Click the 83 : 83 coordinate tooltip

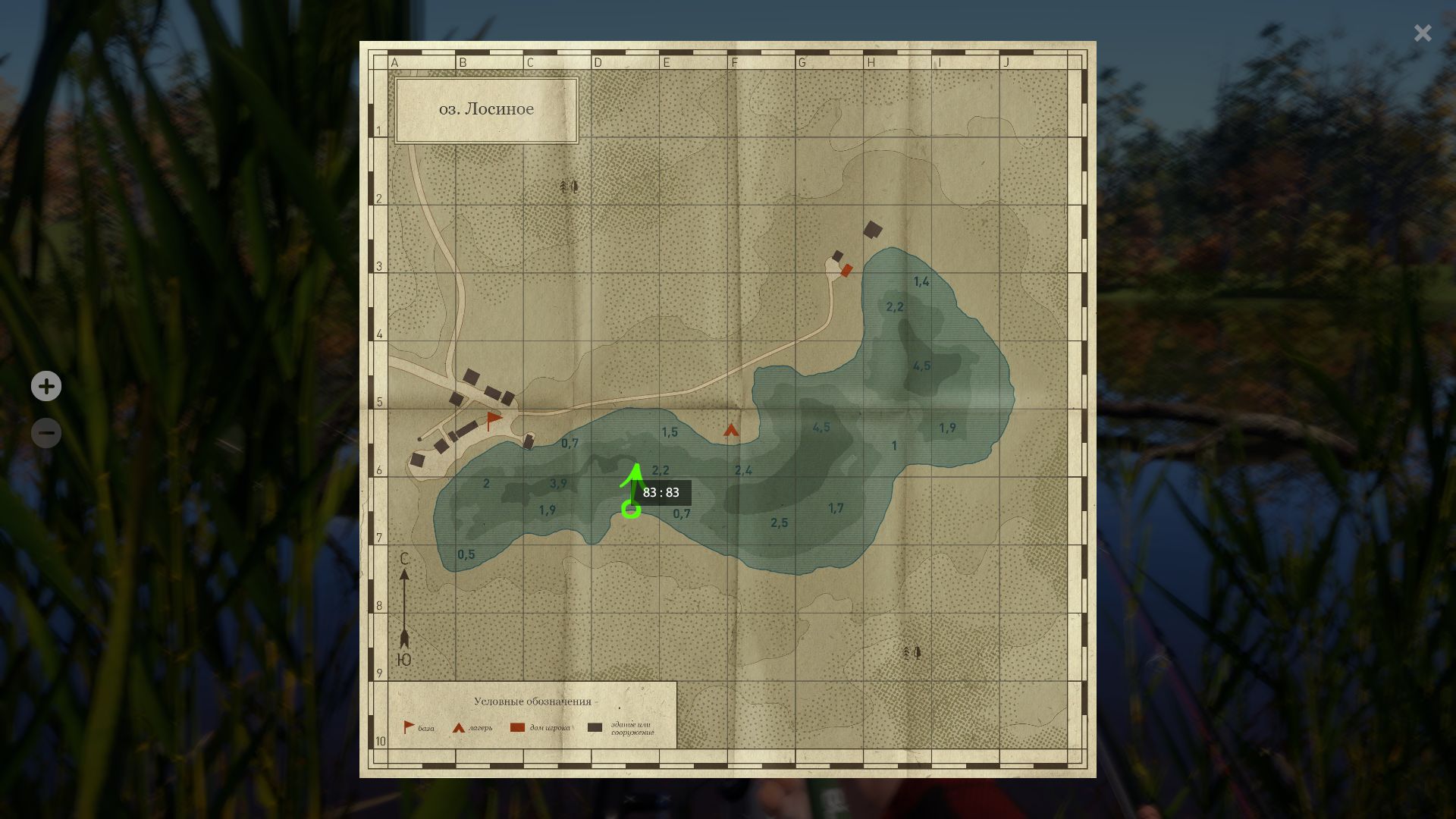[x=661, y=492]
